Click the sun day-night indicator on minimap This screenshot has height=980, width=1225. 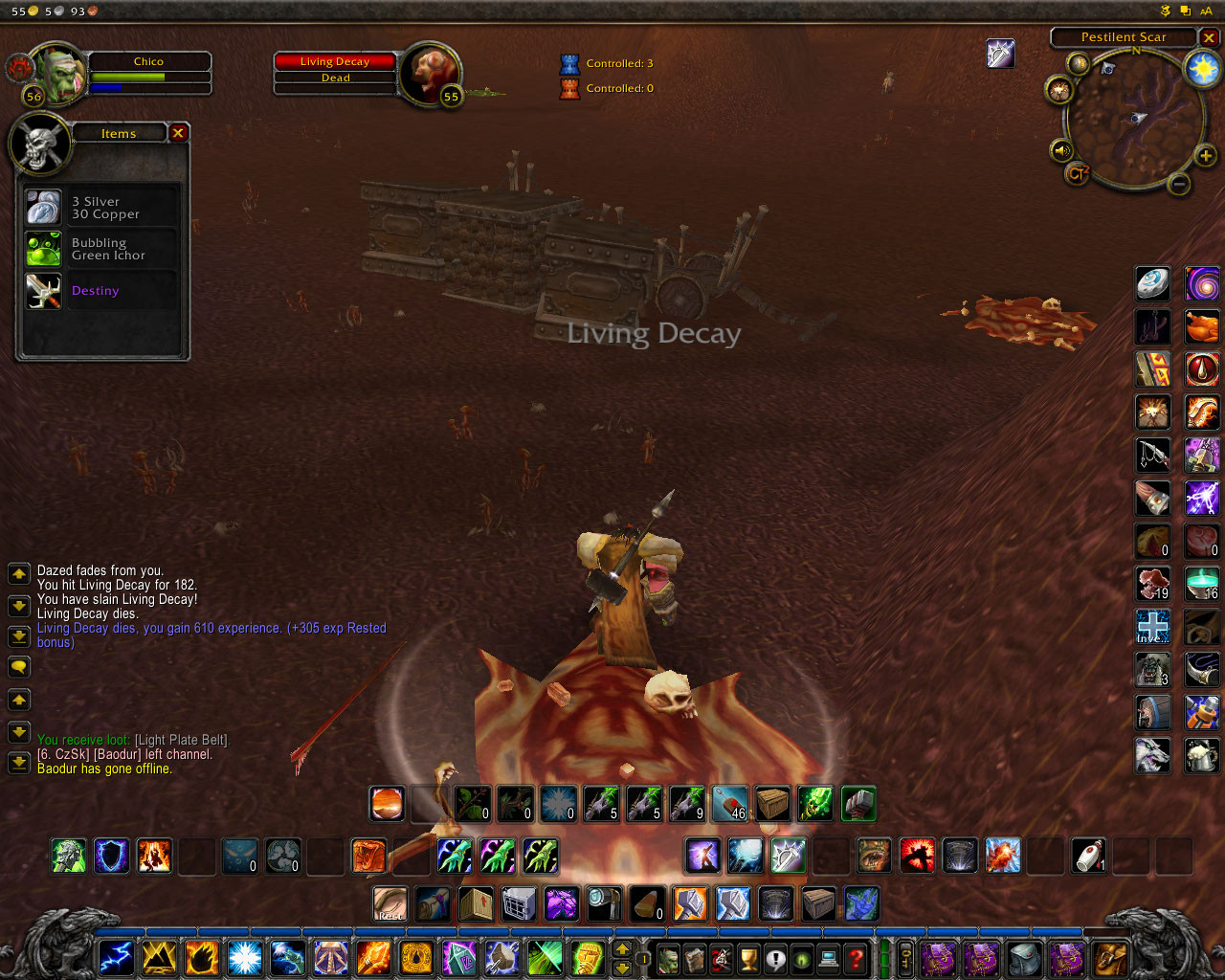coord(1202,68)
